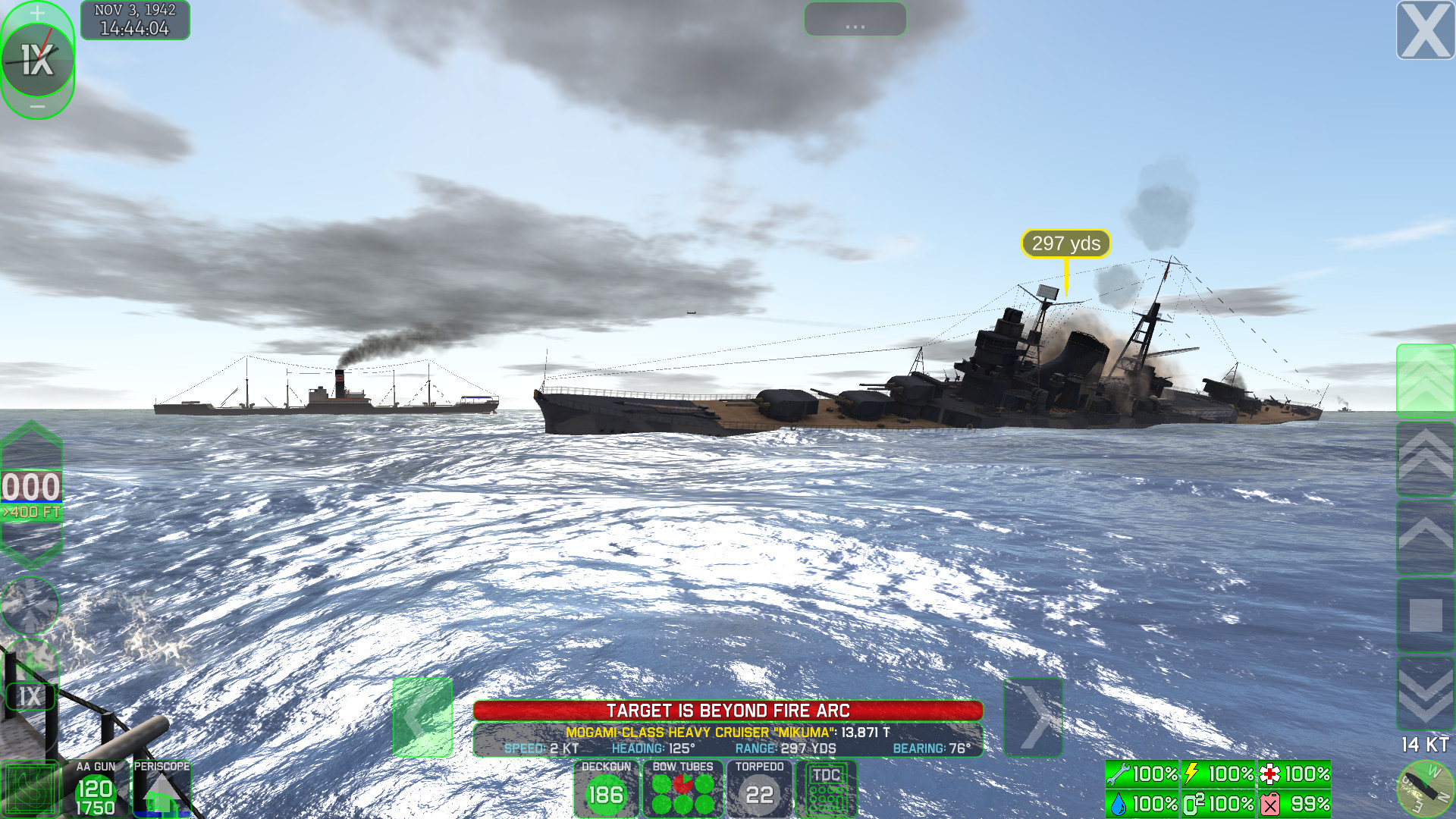1456x819 pixels.
Task: Adjust depth using the down arrow control
Action: coord(30,546)
